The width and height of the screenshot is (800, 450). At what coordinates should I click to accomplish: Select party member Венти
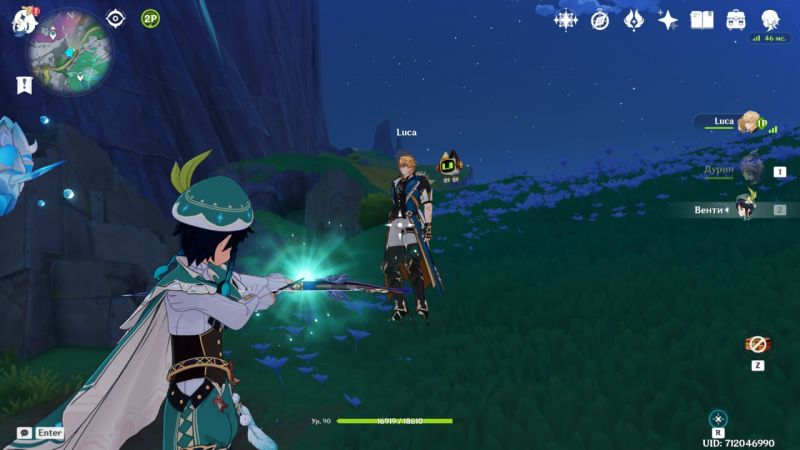[x=746, y=208]
